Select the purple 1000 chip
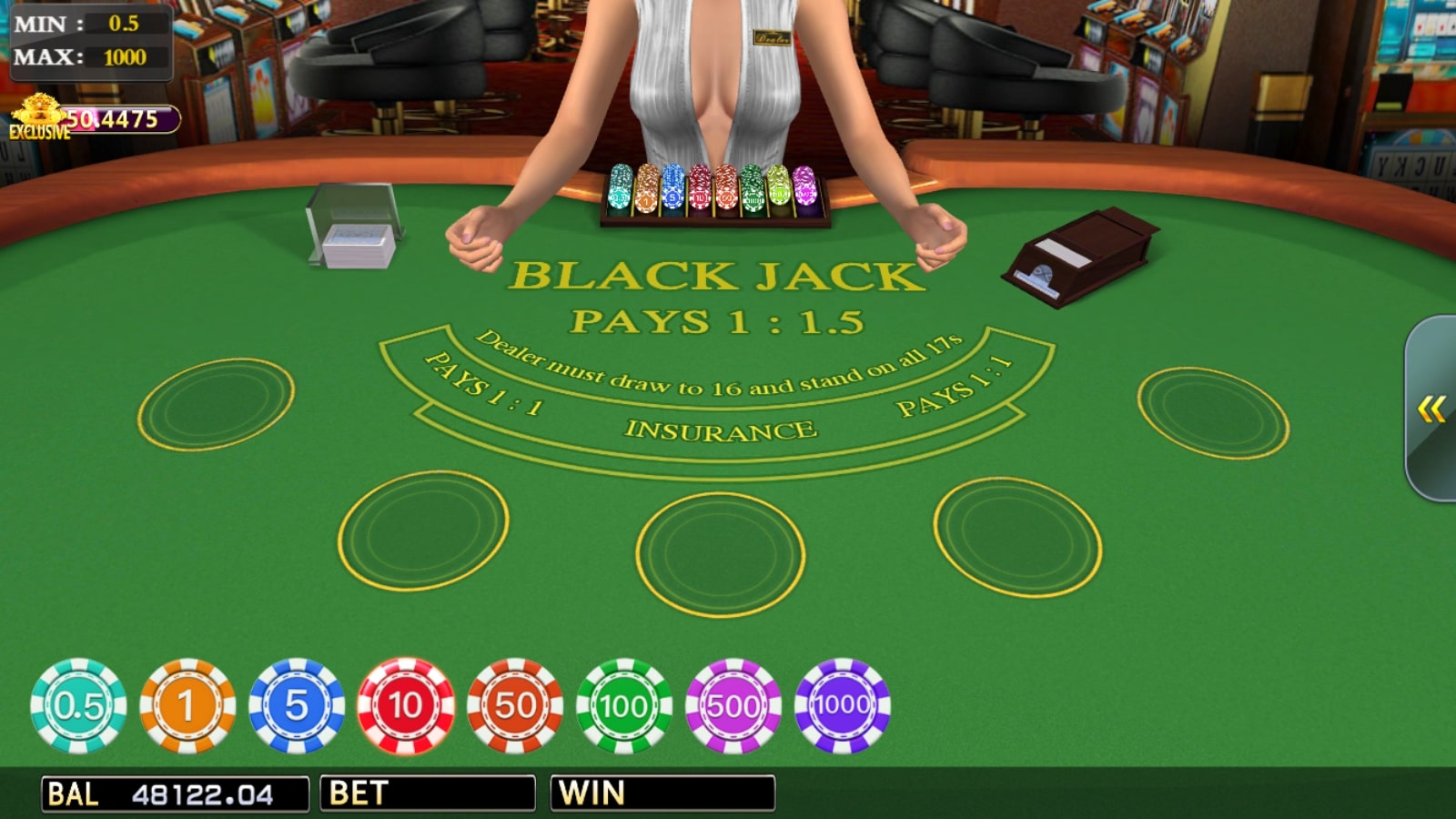The width and height of the screenshot is (1456, 819). coord(842,705)
